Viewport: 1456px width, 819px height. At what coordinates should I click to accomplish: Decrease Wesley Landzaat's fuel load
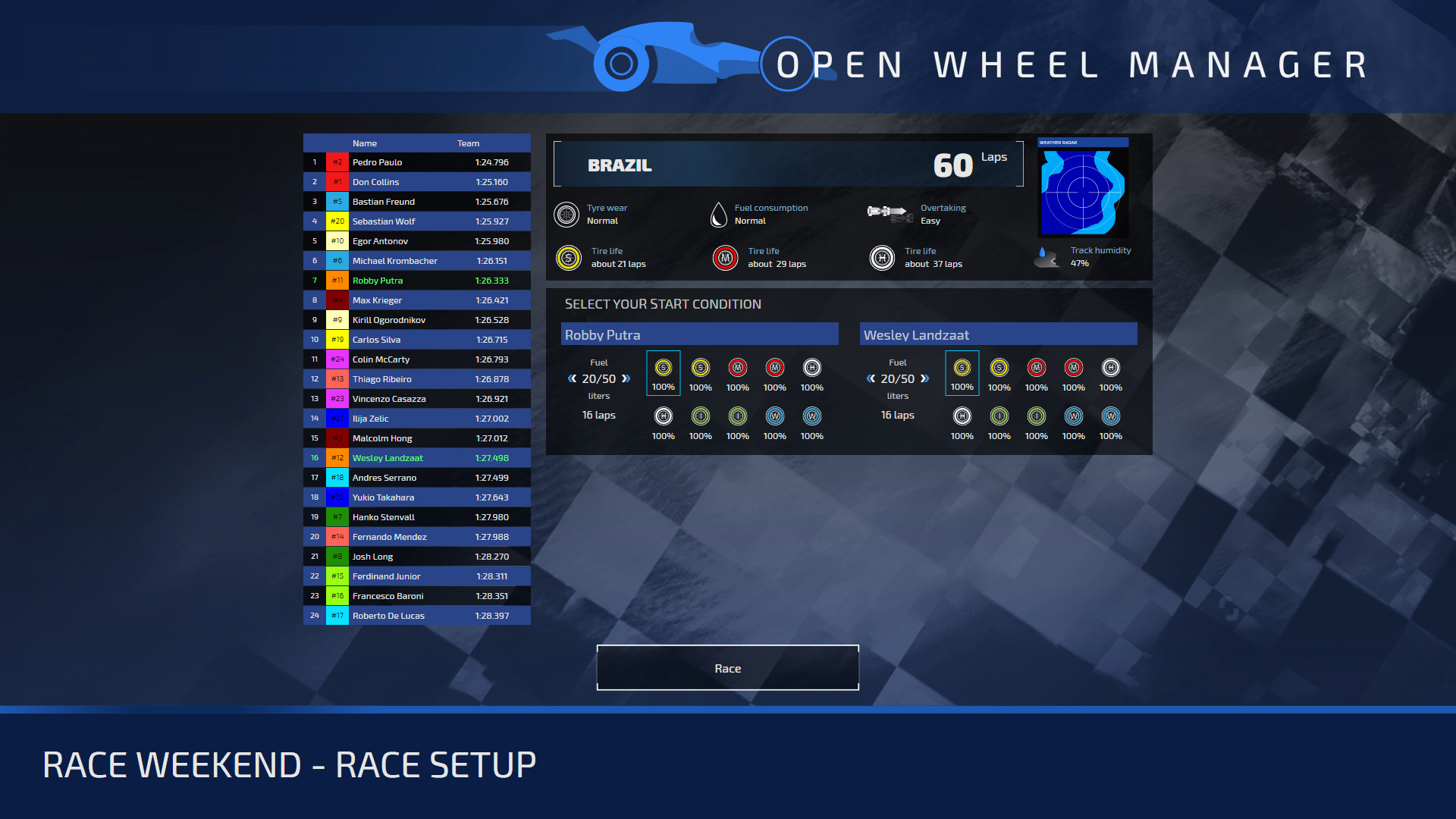[x=871, y=378]
